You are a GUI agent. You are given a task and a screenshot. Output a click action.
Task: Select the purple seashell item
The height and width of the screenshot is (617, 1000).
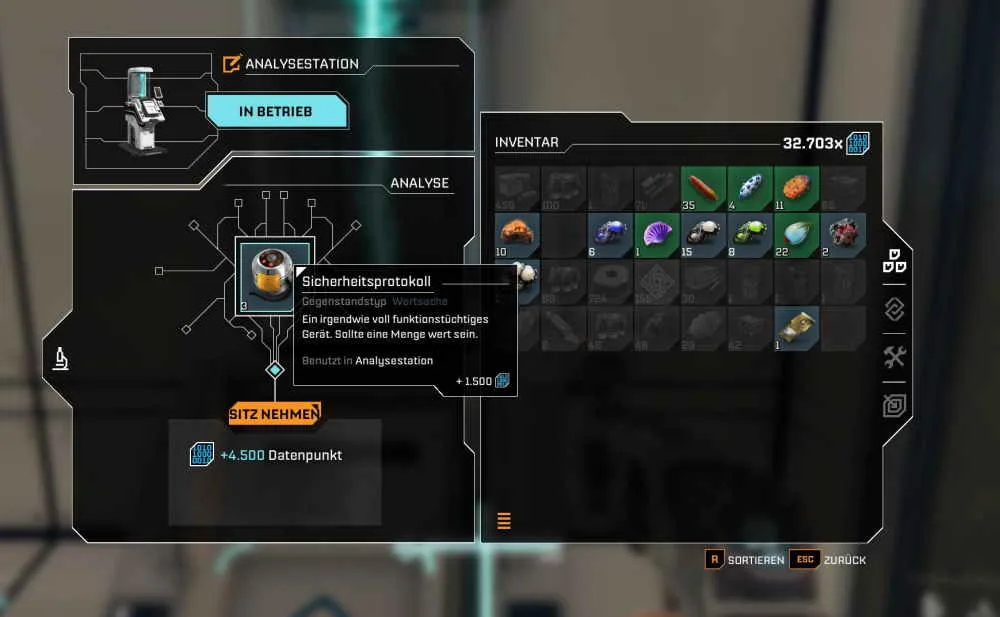[x=657, y=233]
